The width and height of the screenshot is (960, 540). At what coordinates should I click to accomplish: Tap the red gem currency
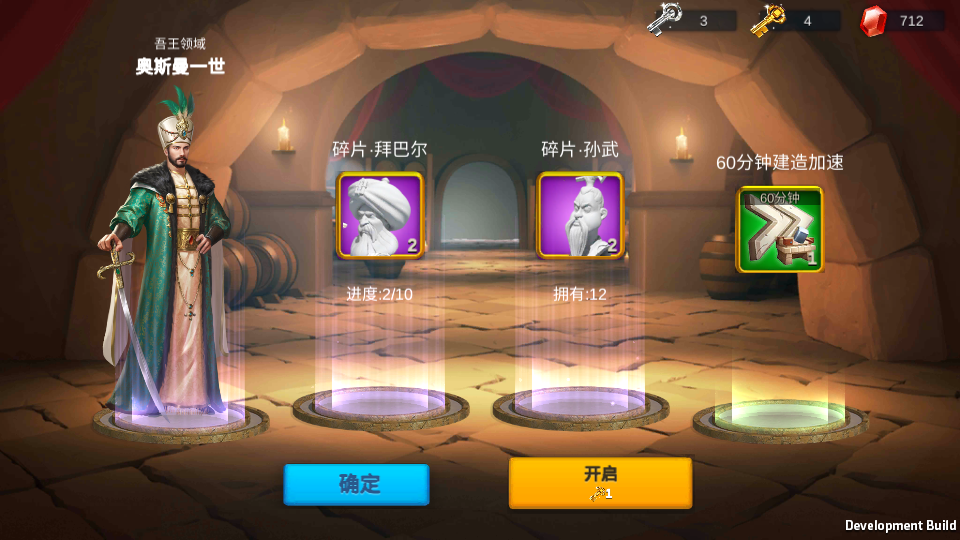(902, 20)
